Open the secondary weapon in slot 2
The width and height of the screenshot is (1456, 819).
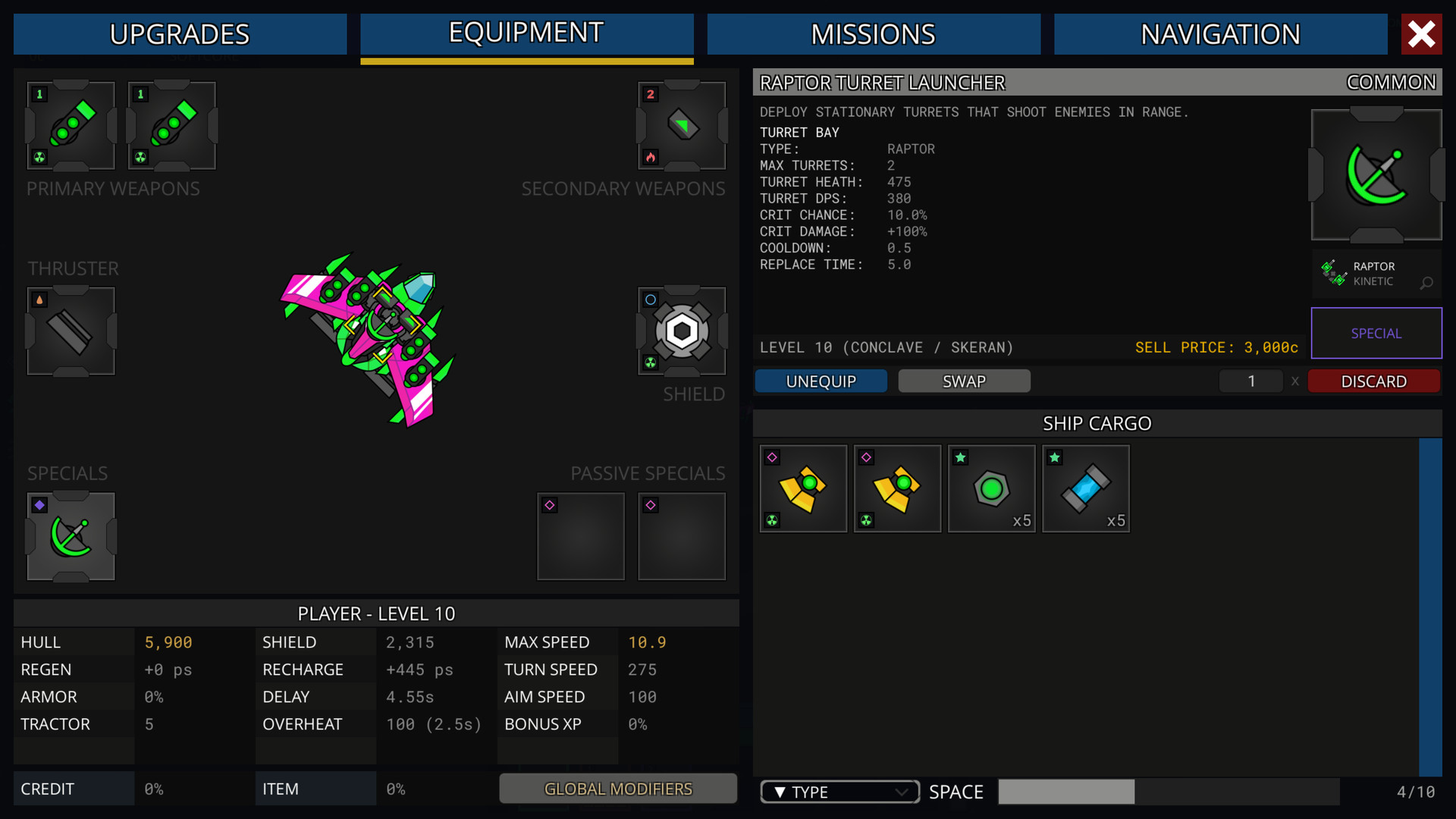point(681,127)
